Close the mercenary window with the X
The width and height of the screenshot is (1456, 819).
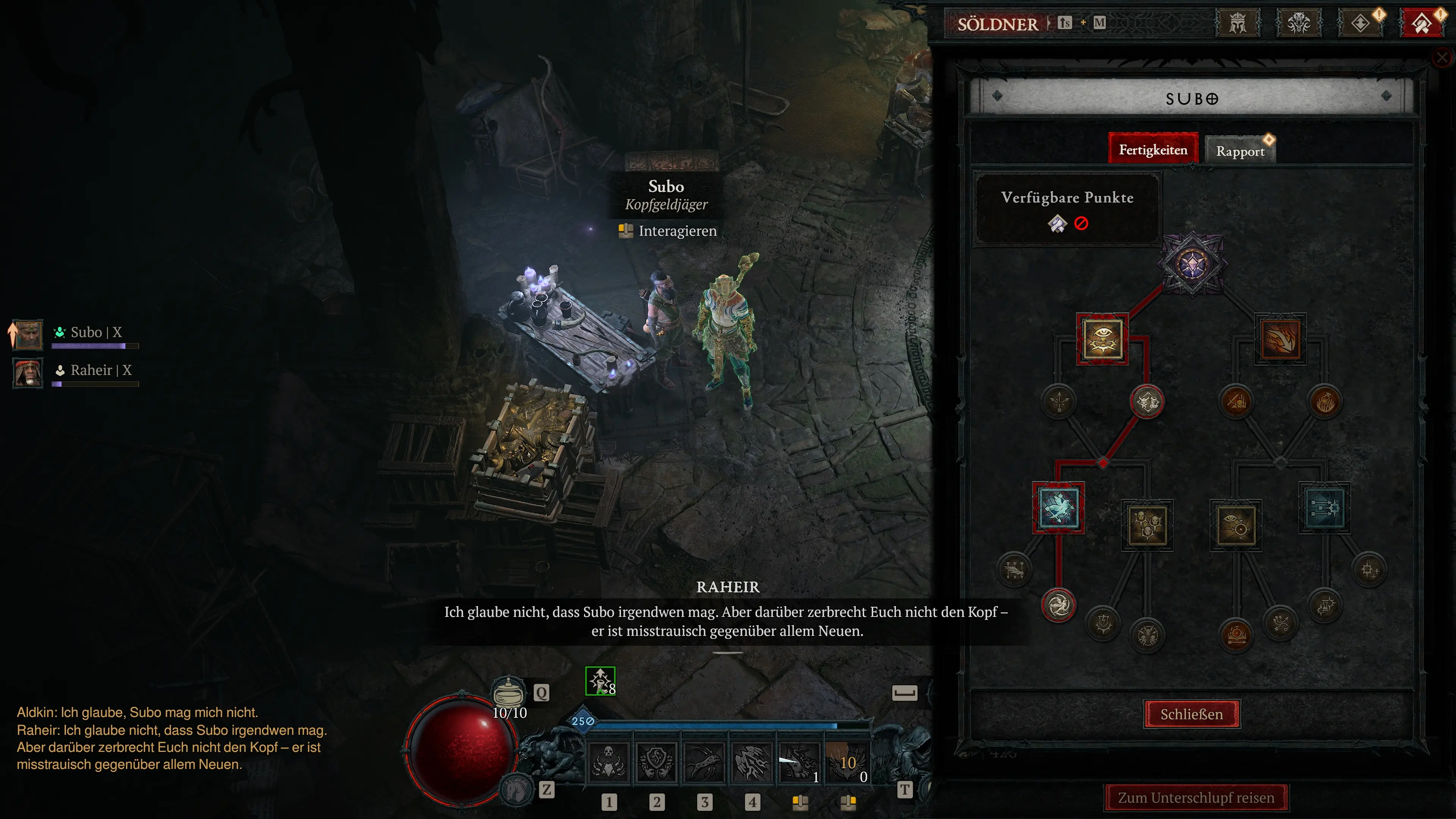coord(1442,57)
